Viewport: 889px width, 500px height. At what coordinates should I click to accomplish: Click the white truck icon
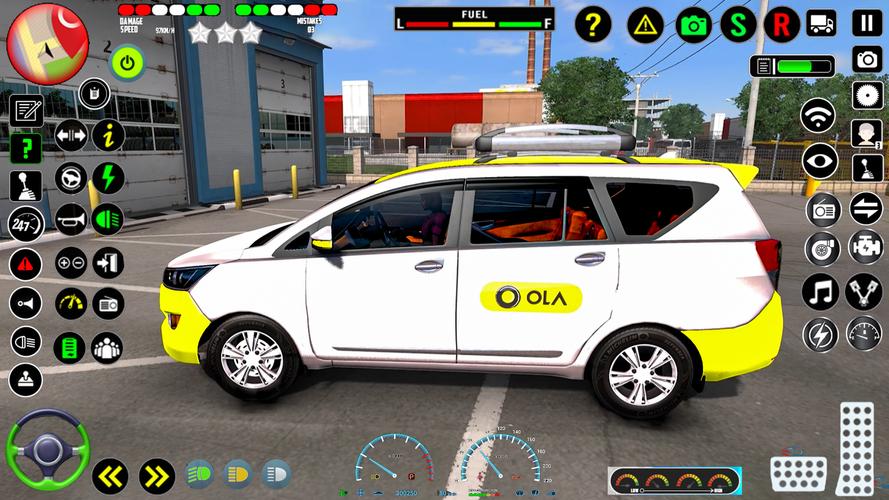click(x=821, y=23)
